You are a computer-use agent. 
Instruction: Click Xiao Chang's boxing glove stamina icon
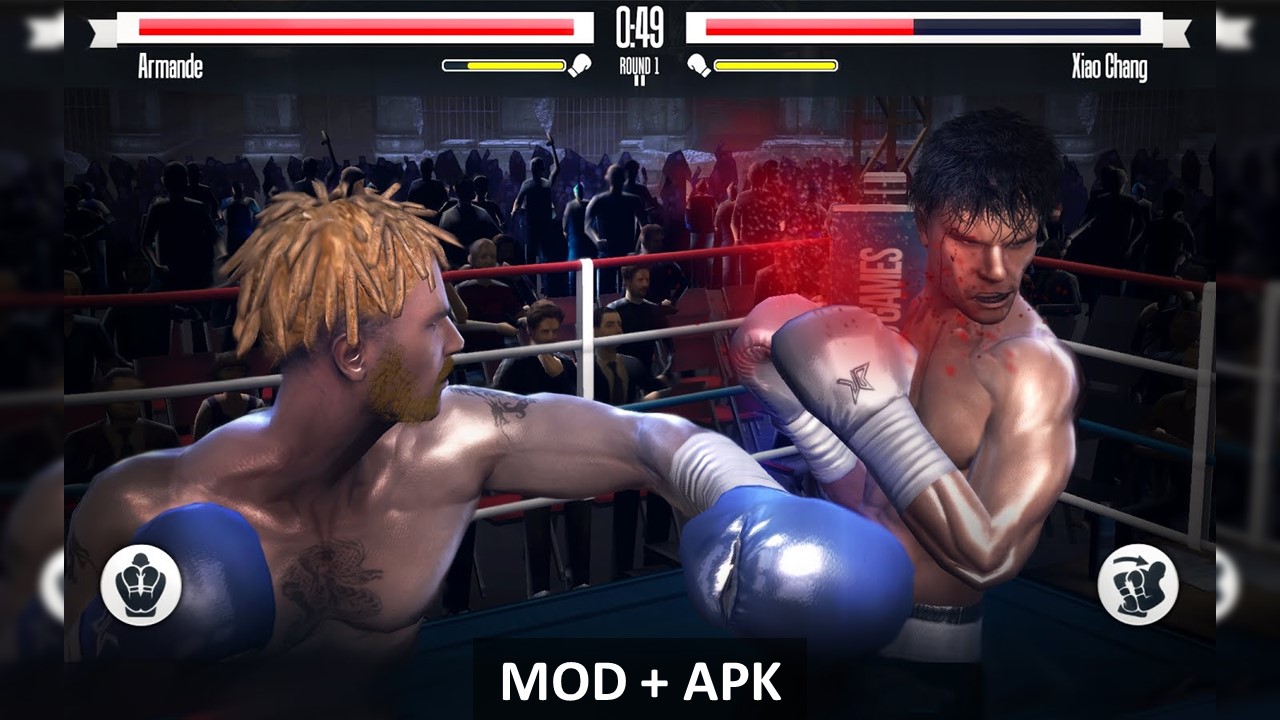[700, 63]
